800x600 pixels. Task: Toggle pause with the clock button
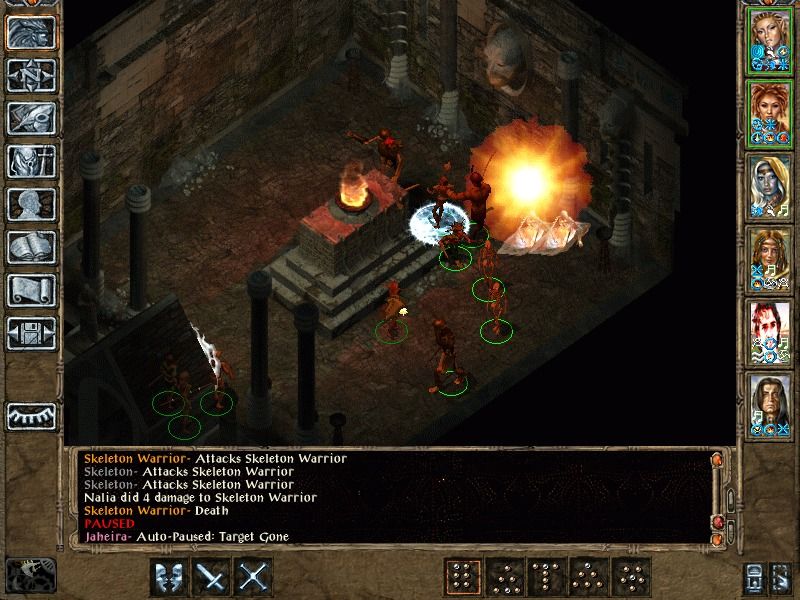(30, 574)
